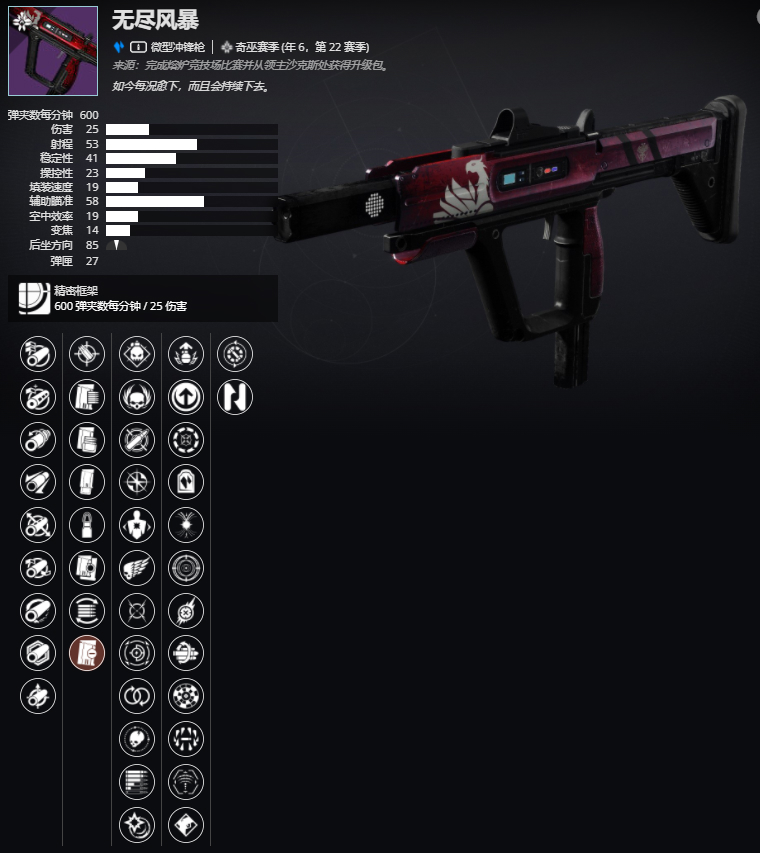Select the two interlocked rings perk

coord(137,696)
